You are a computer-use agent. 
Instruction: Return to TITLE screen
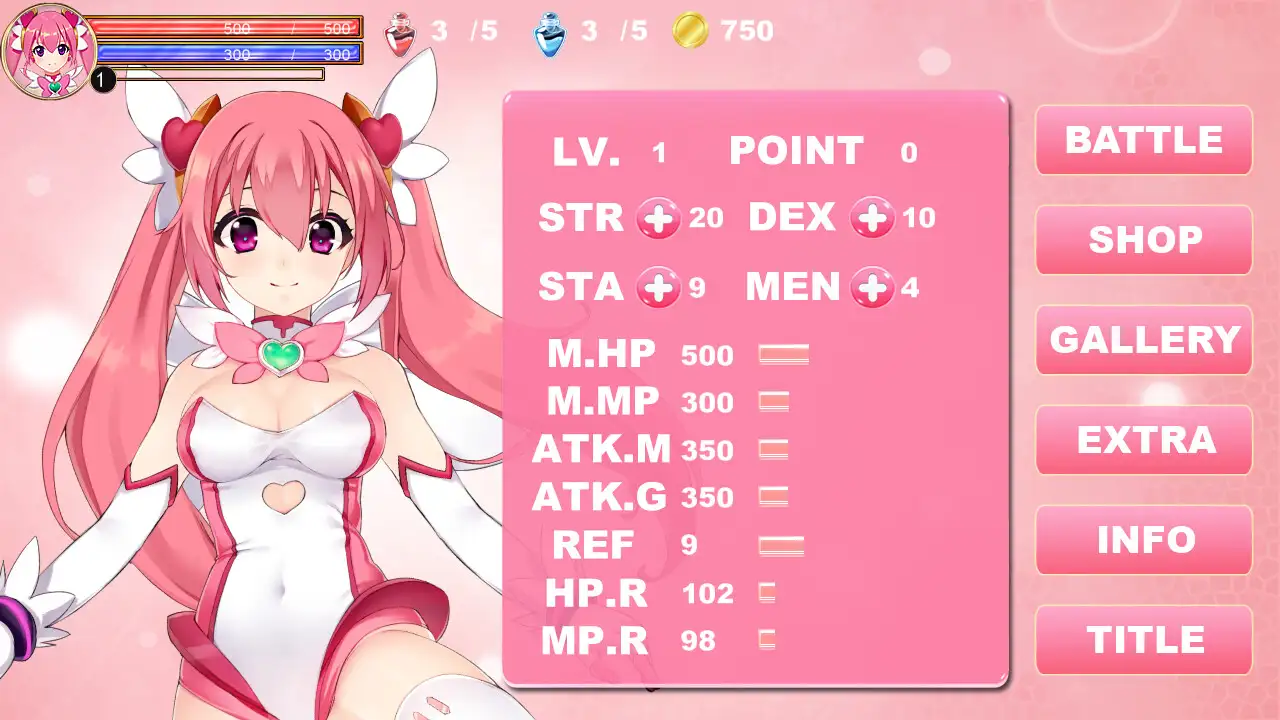point(1143,638)
